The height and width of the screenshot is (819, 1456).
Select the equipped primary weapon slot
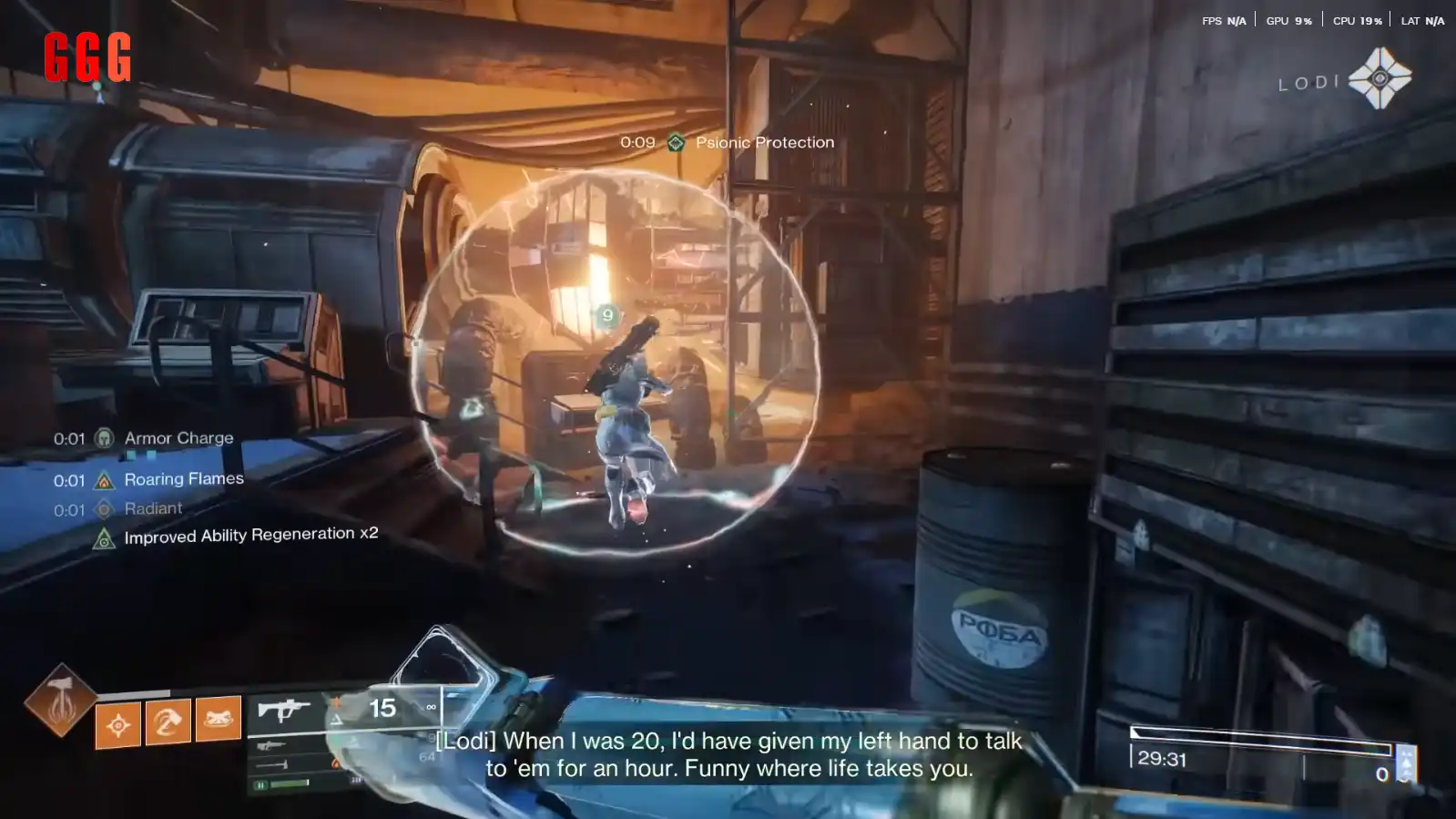coord(284,709)
